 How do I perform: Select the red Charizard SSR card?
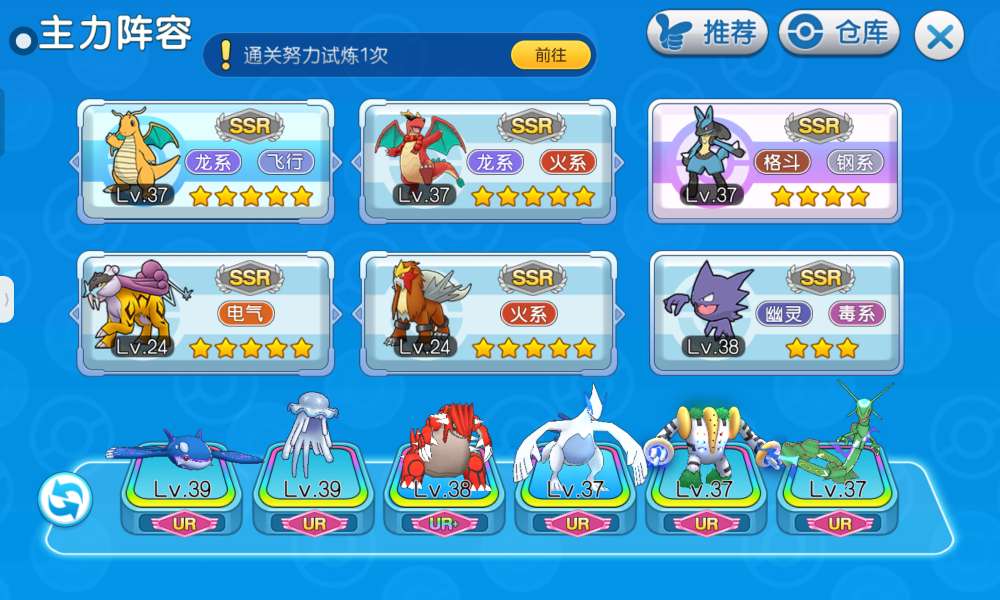(x=488, y=160)
